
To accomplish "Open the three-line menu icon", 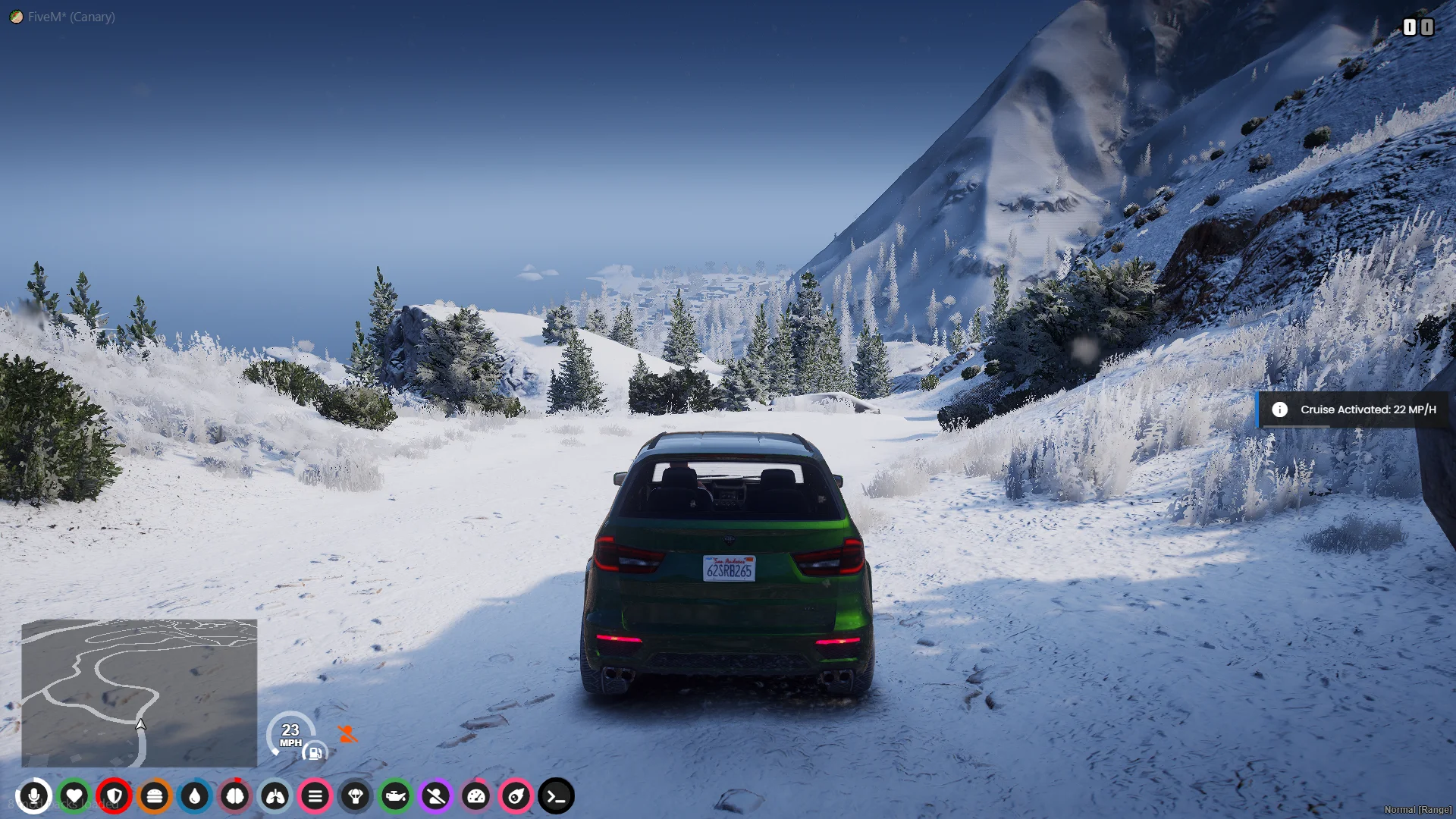I will coord(315,796).
